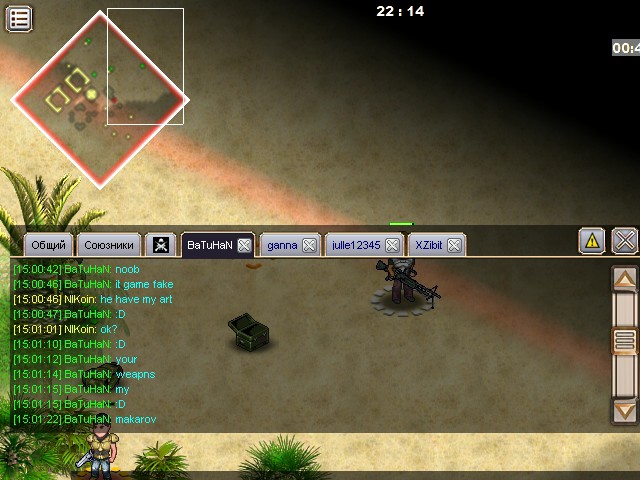This screenshot has height=480, width=640.
Task: Close the chat window
Action: click(x=625, y=241)
